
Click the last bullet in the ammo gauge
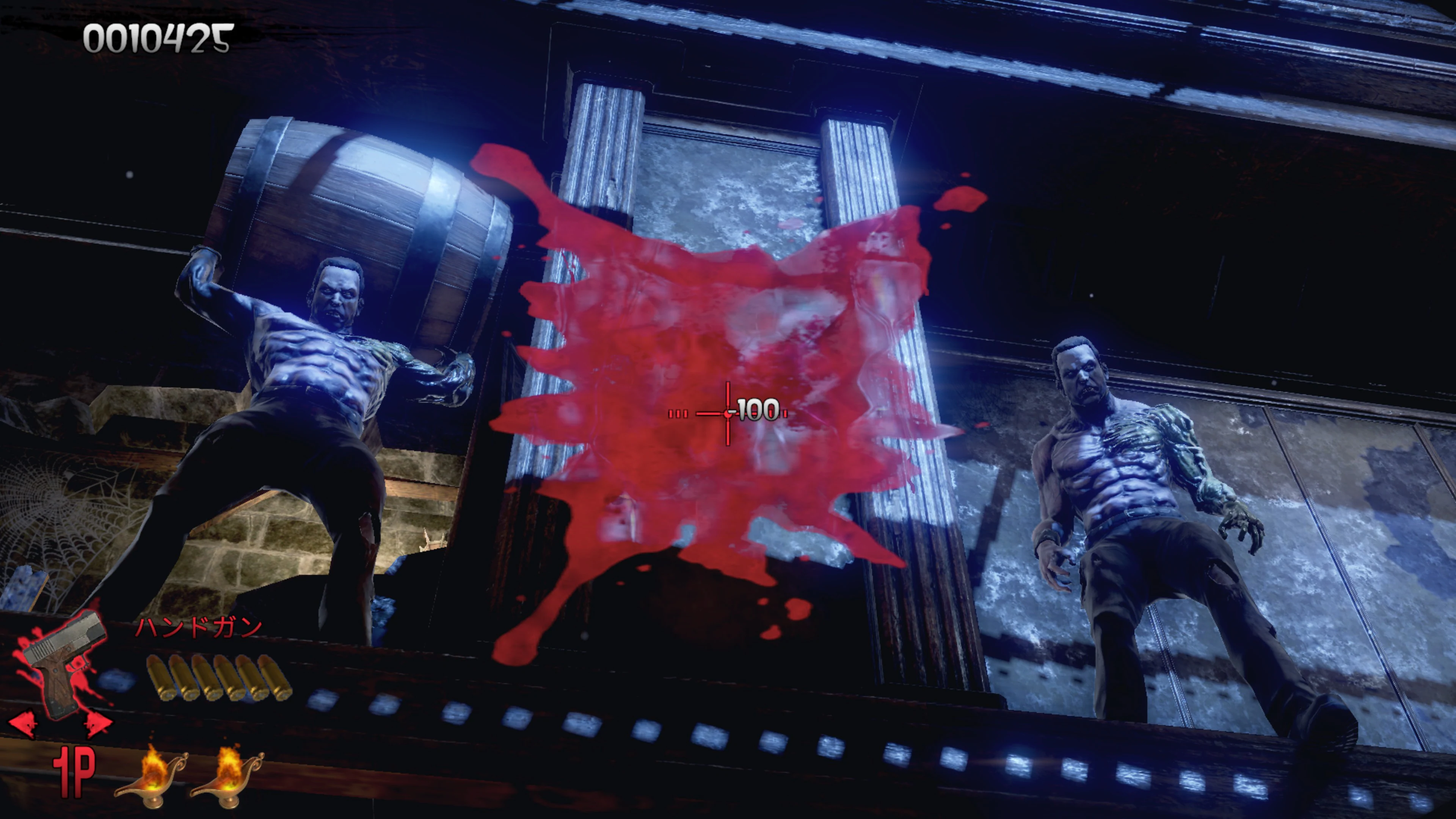coord(273,678)
